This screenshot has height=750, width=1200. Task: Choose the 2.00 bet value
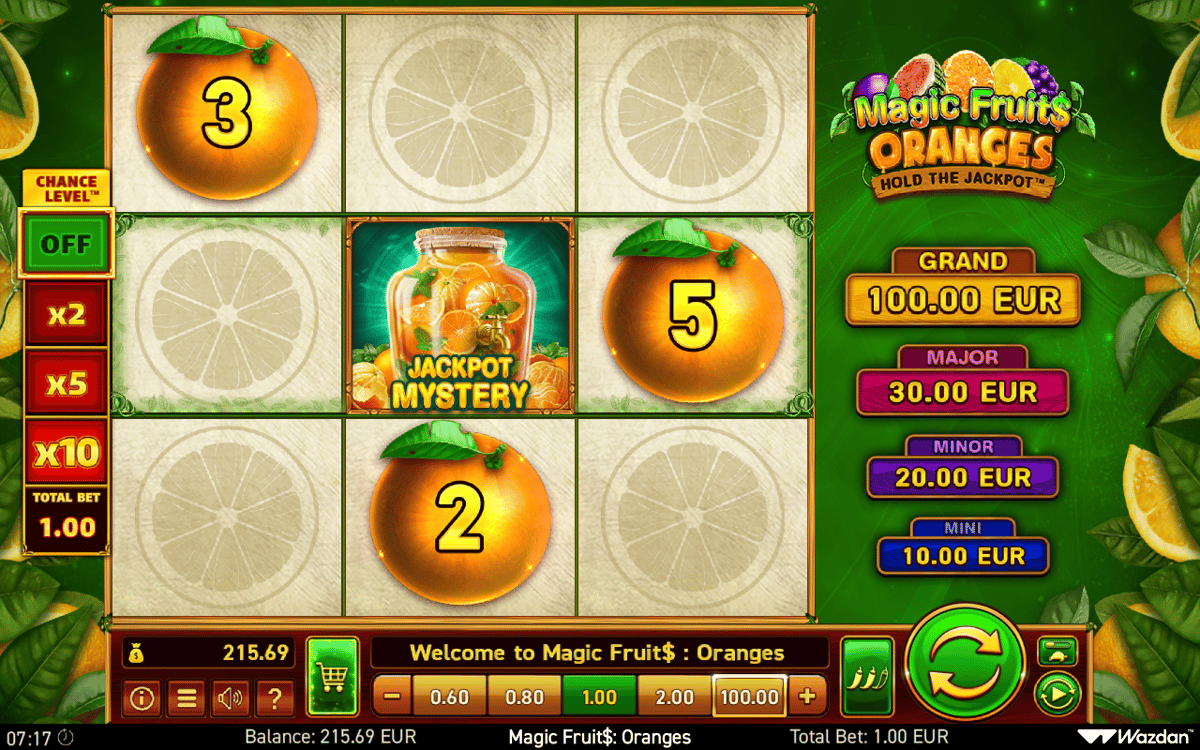point(674,697)
